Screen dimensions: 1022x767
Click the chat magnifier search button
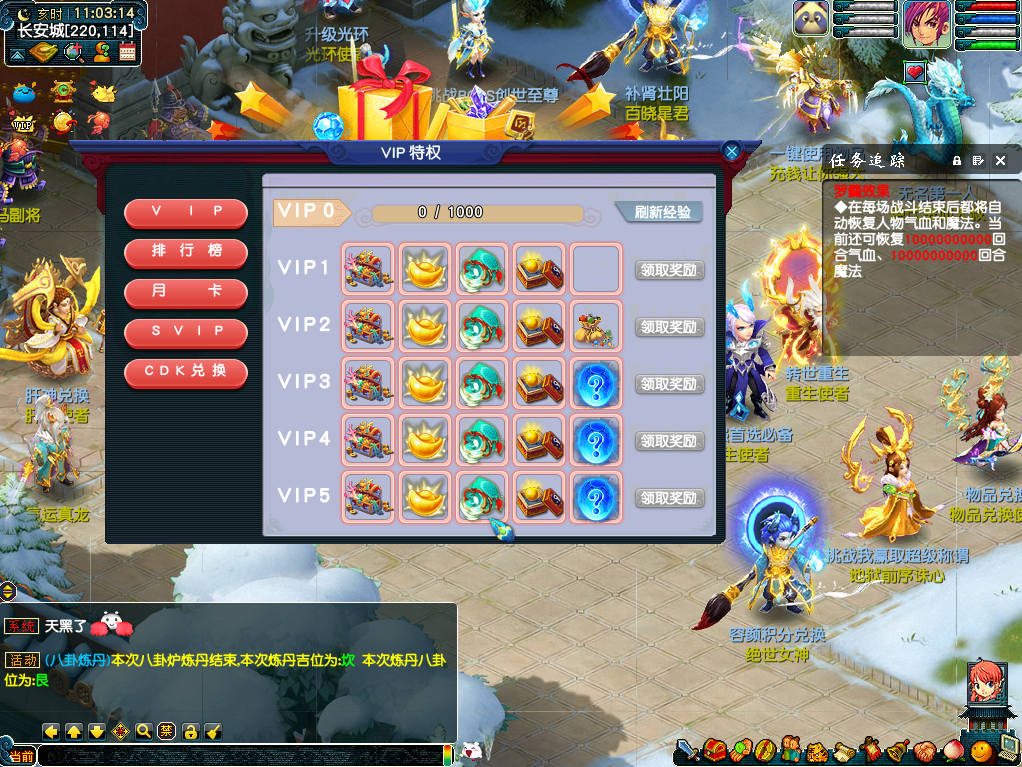point(144,731)
